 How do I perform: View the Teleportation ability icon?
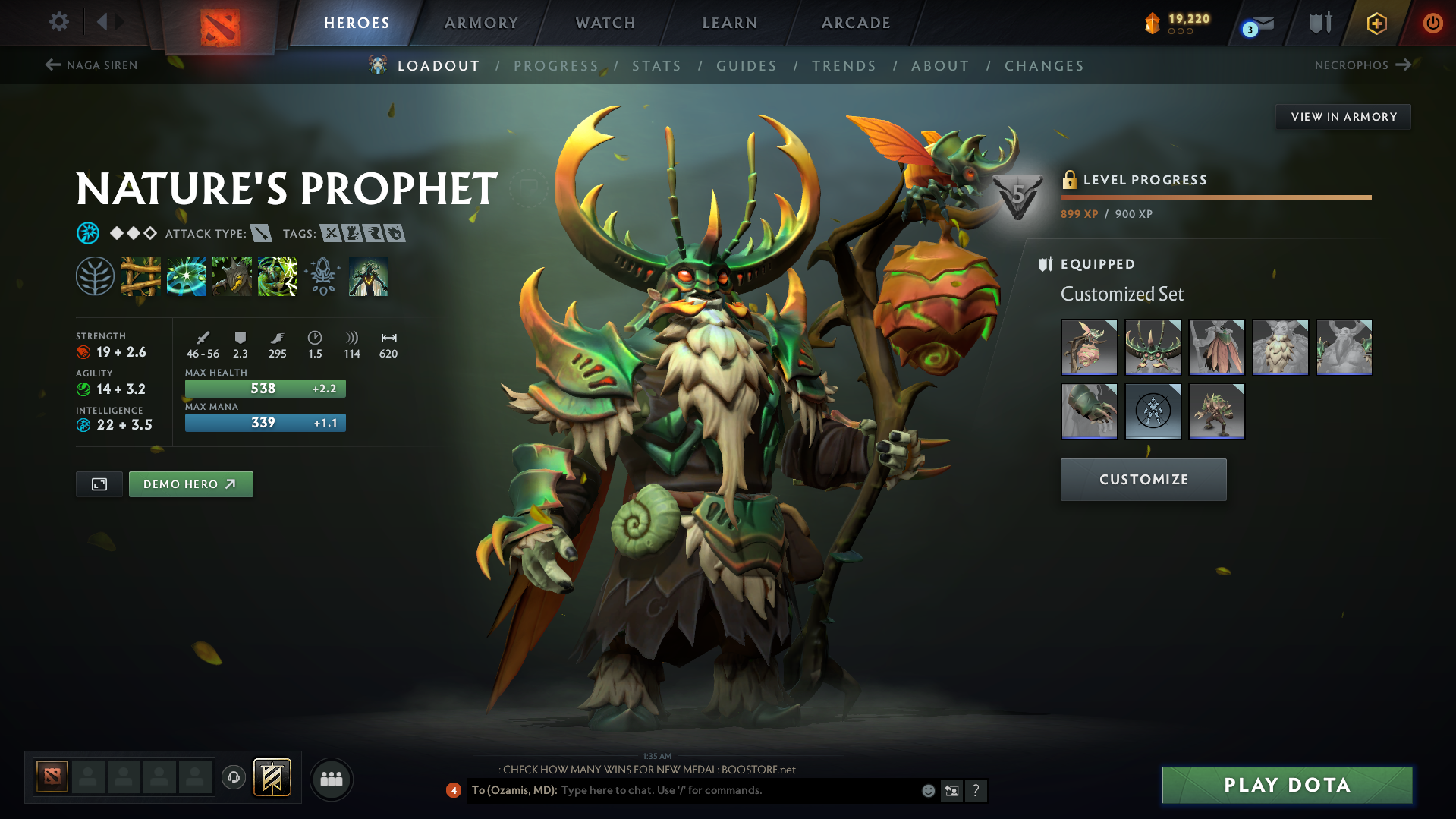186,277
